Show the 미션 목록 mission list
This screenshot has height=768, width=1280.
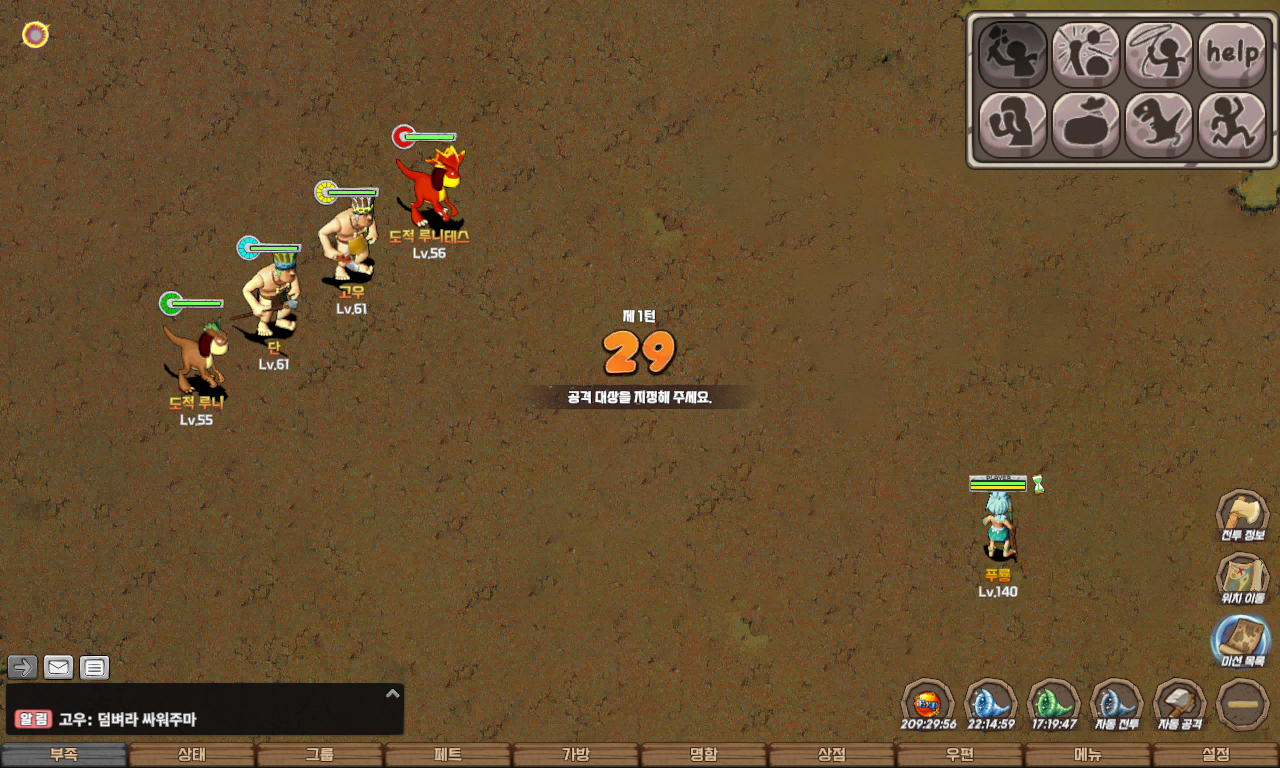click(x=1242, y=641)
